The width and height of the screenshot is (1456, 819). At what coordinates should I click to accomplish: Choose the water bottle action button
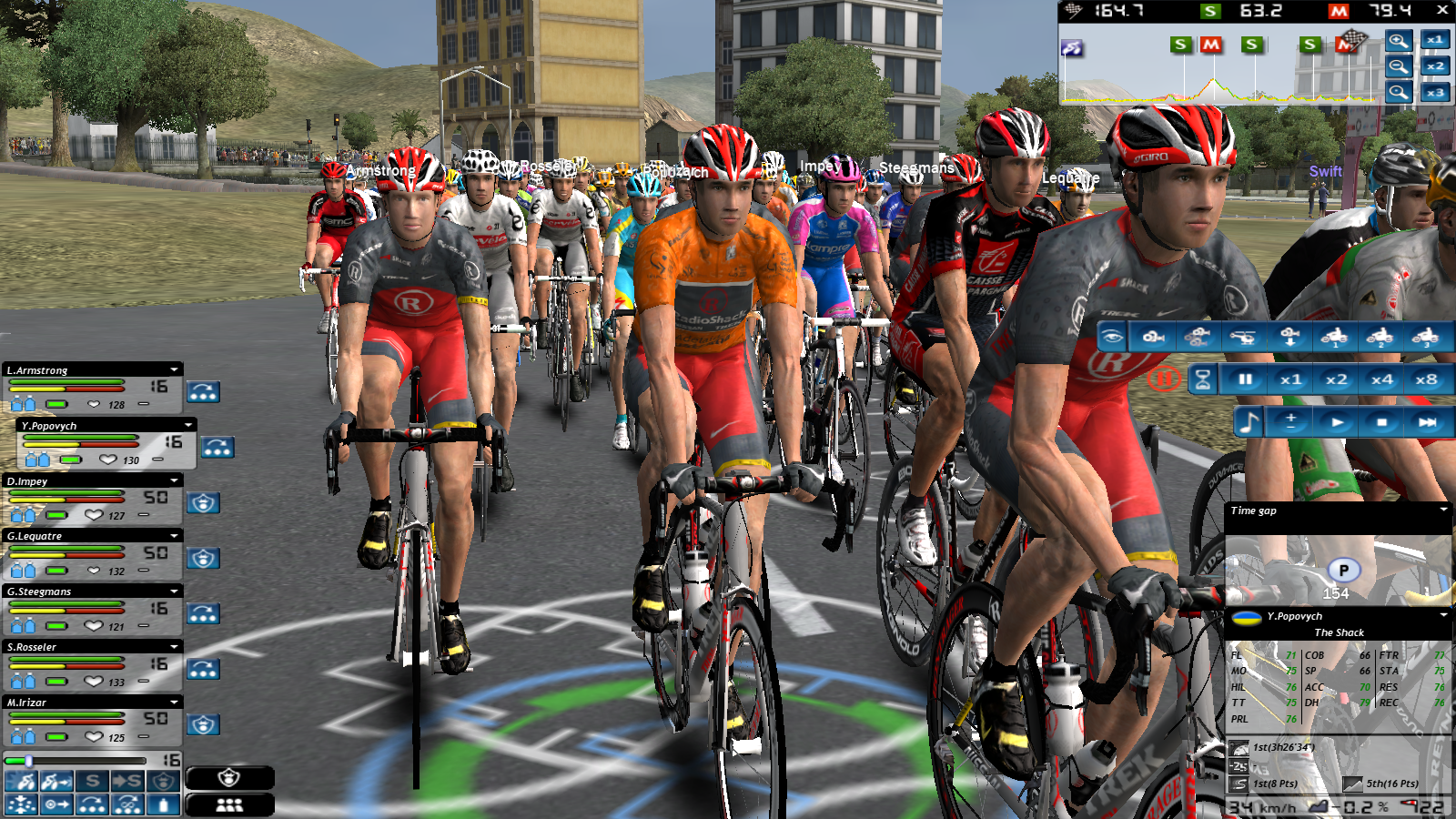164,804
